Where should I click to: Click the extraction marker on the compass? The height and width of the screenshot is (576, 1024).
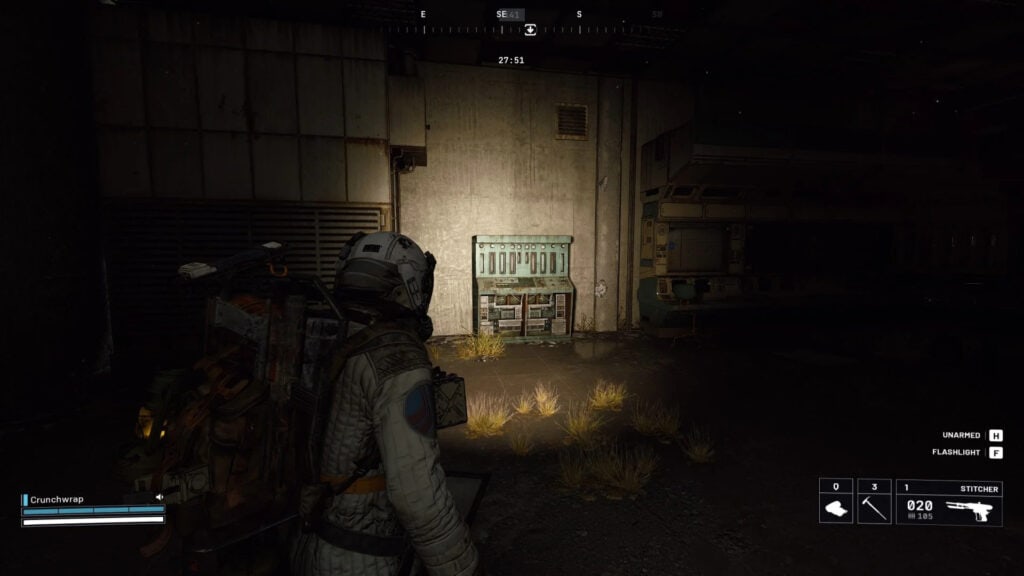[530, 30]
